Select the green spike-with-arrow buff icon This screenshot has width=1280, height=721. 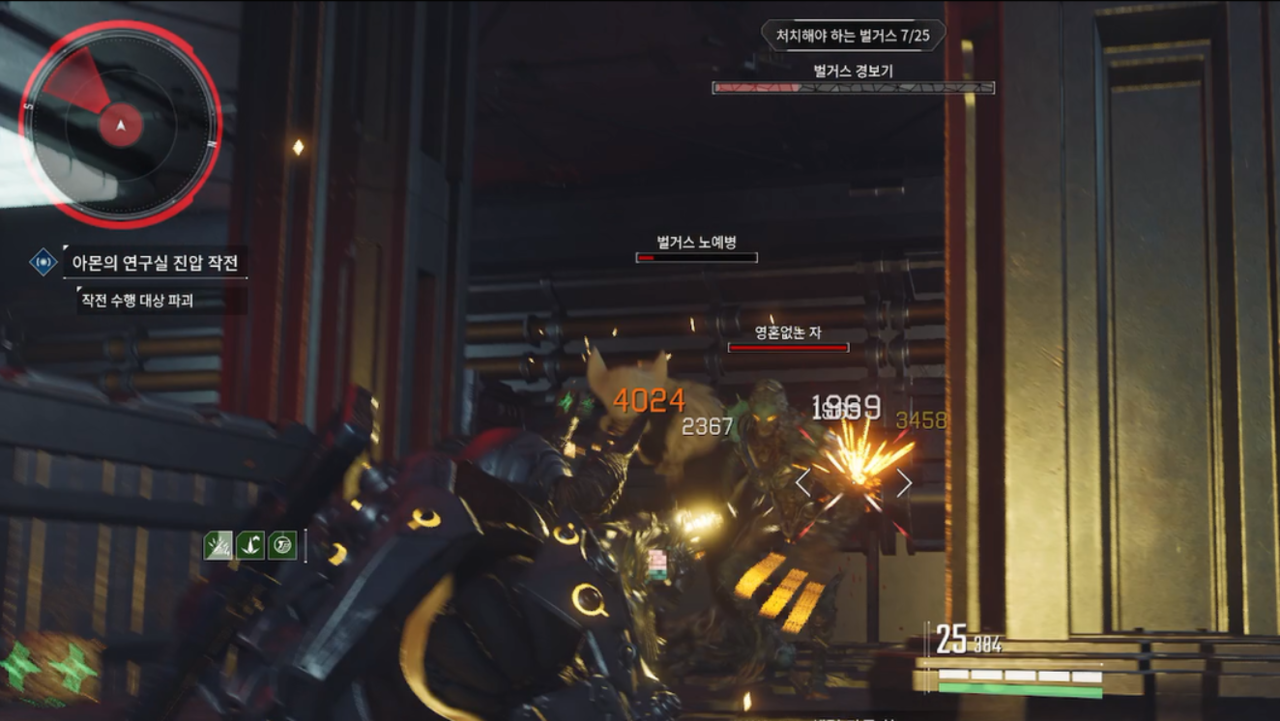click(250, 546)
